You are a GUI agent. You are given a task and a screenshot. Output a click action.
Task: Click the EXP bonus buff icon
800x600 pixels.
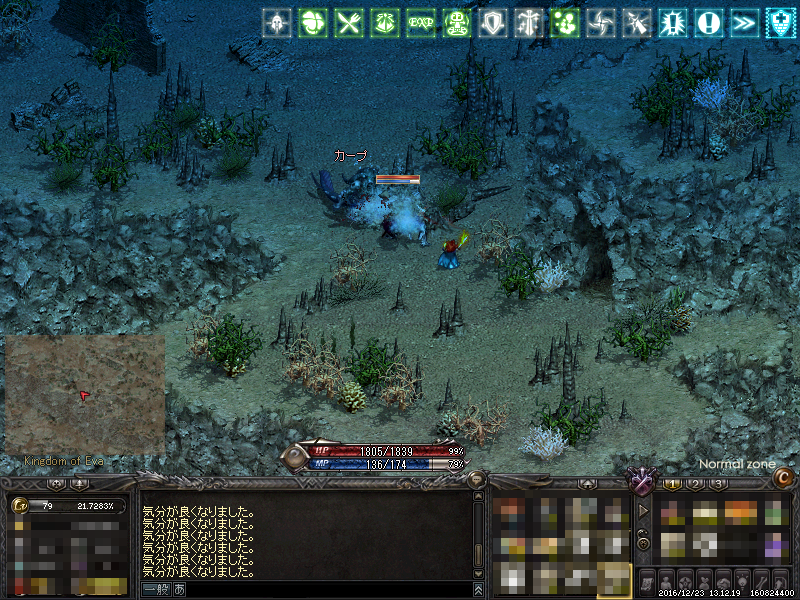tap(420, 22)
